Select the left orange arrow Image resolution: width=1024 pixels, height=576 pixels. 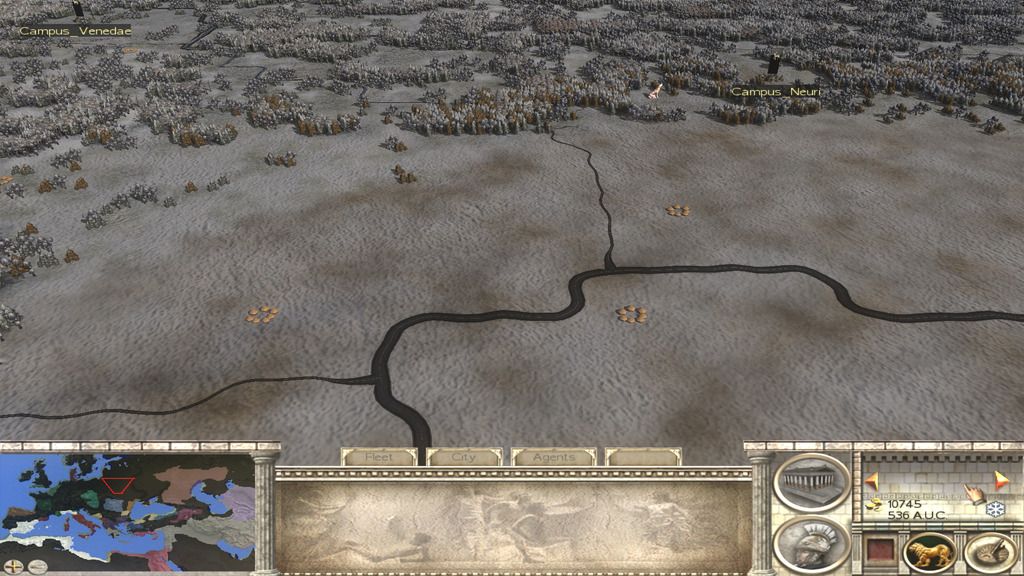point(871,480)
